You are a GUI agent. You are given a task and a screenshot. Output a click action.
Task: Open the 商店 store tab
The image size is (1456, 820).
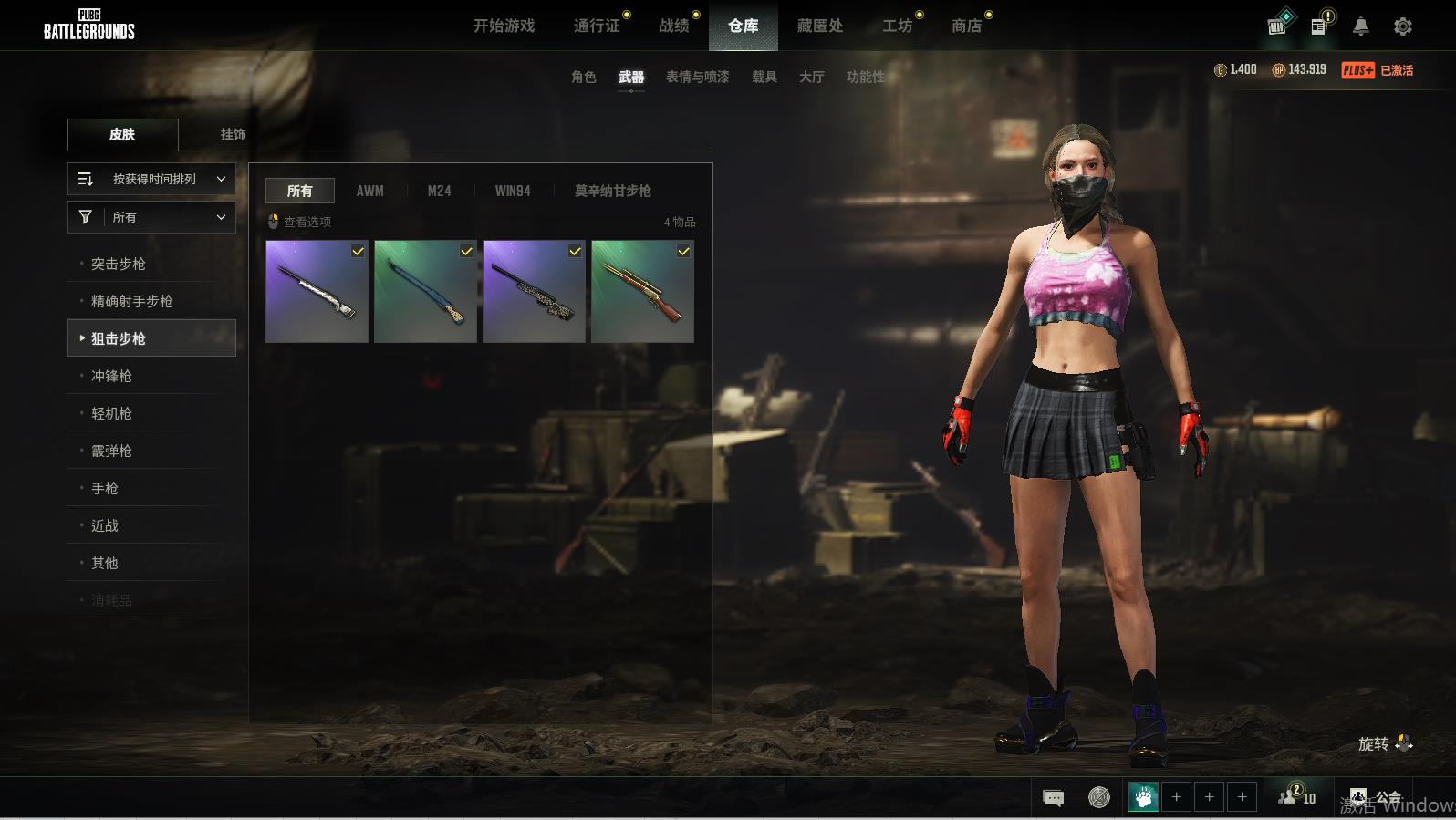pyautogui.click(x=966, y=26)
